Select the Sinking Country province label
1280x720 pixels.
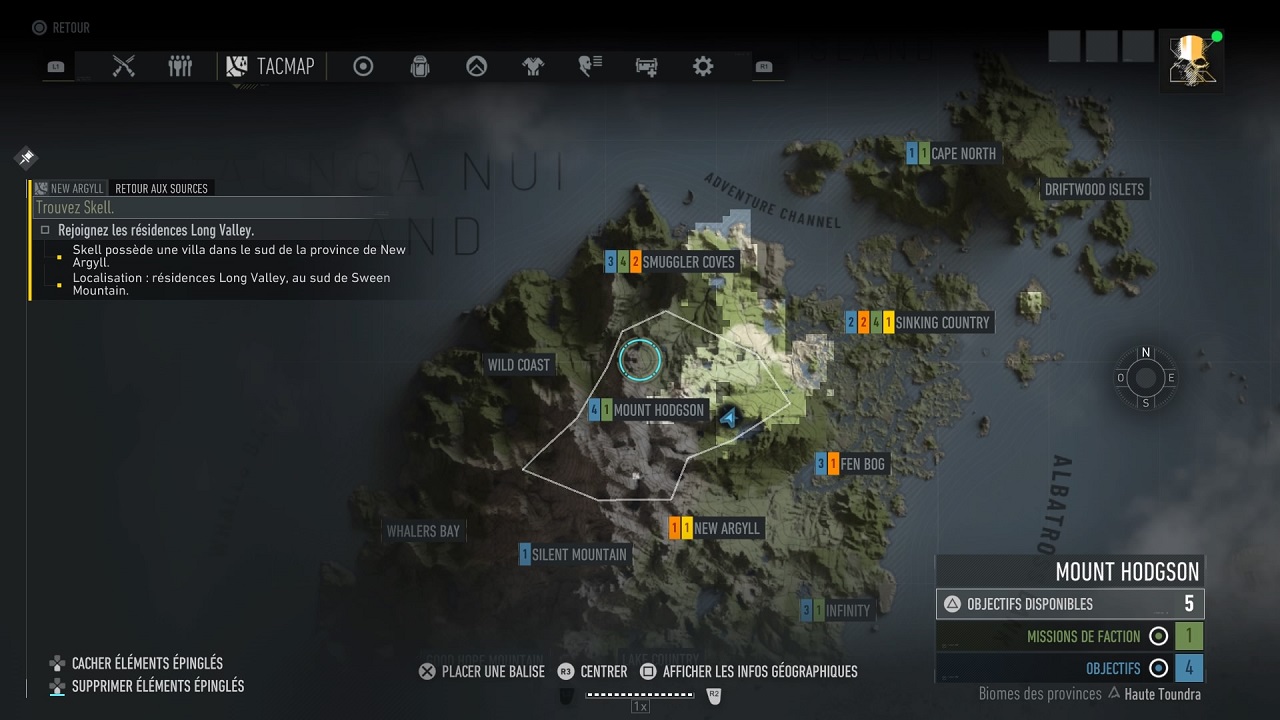point(942,322)
